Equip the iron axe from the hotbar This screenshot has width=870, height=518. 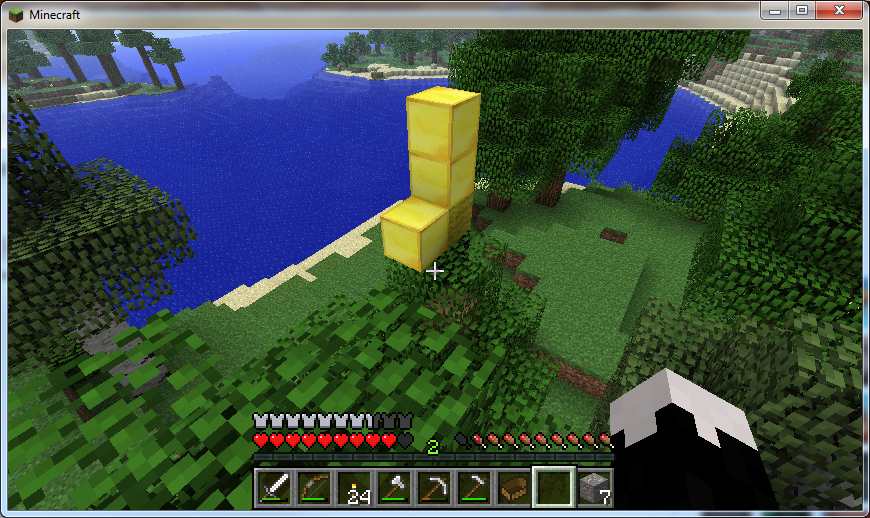point(393,486)
